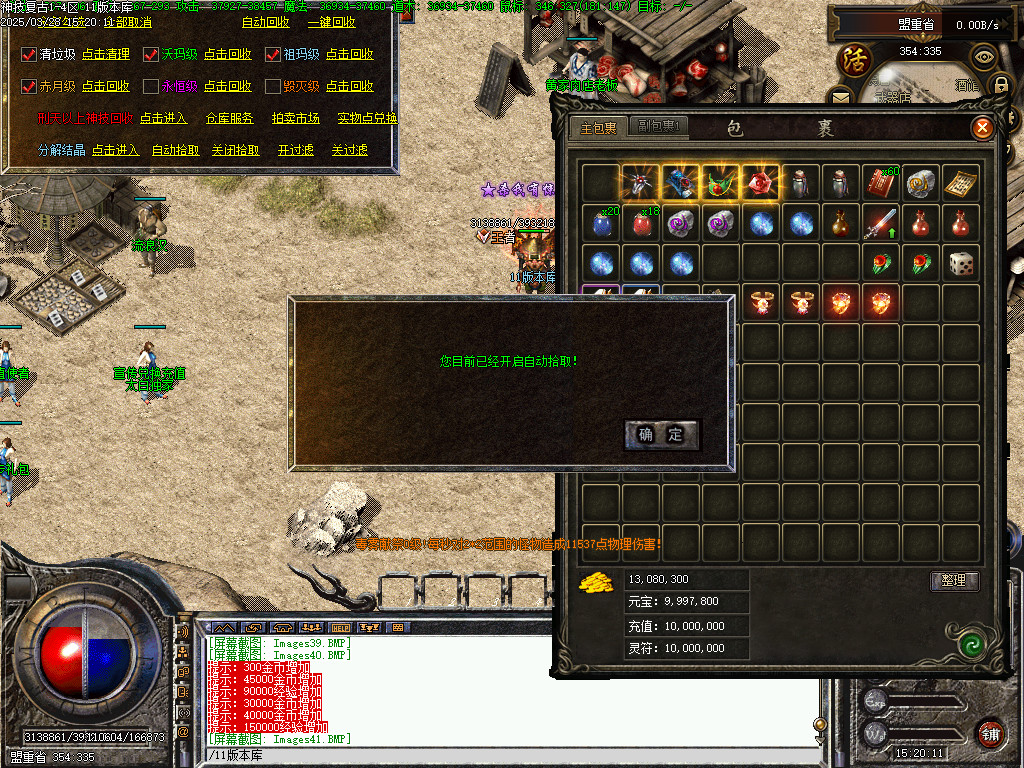Click the round 活 activity button

click(x=855, y=59)
